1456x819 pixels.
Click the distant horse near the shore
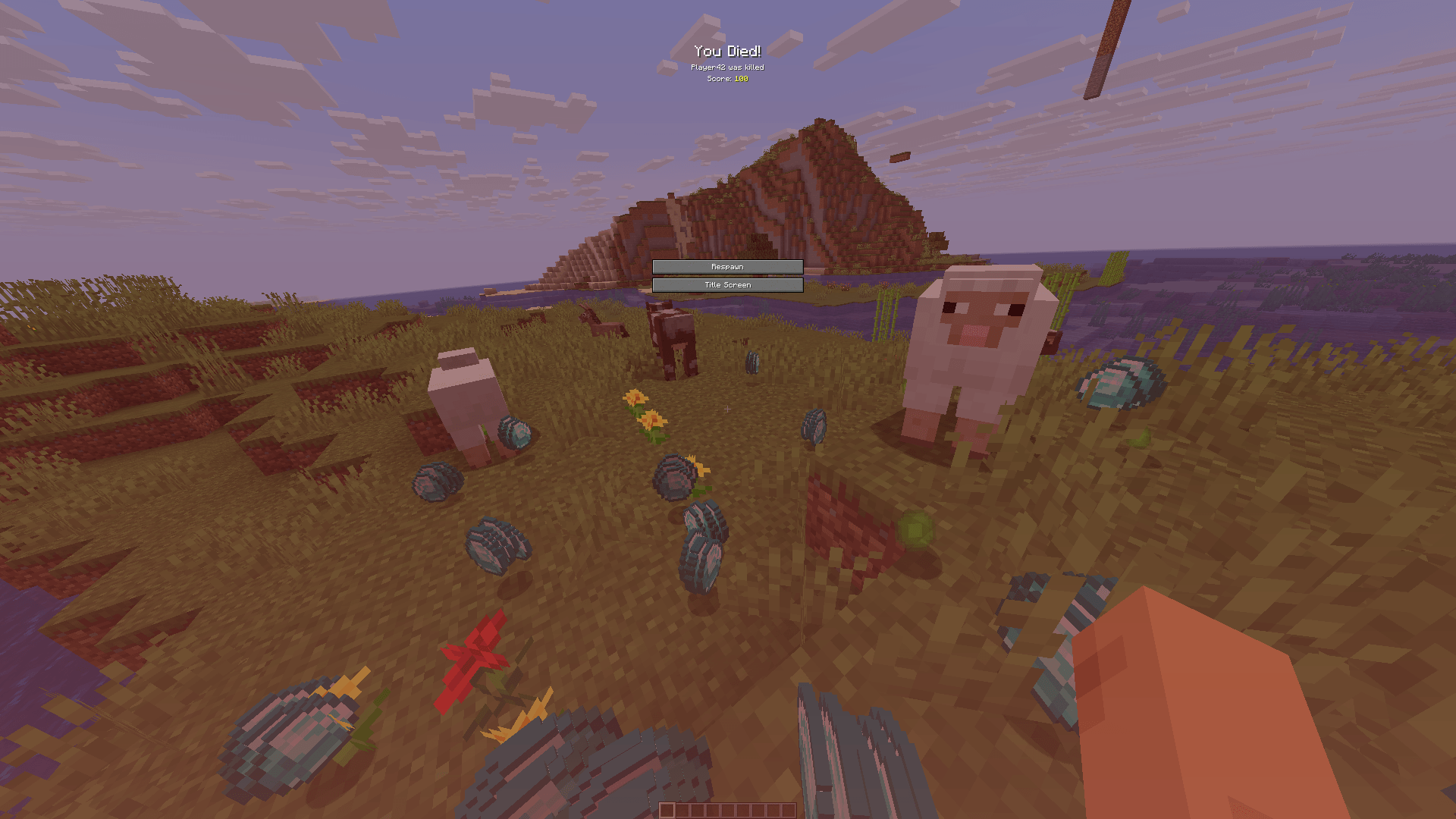603,325
